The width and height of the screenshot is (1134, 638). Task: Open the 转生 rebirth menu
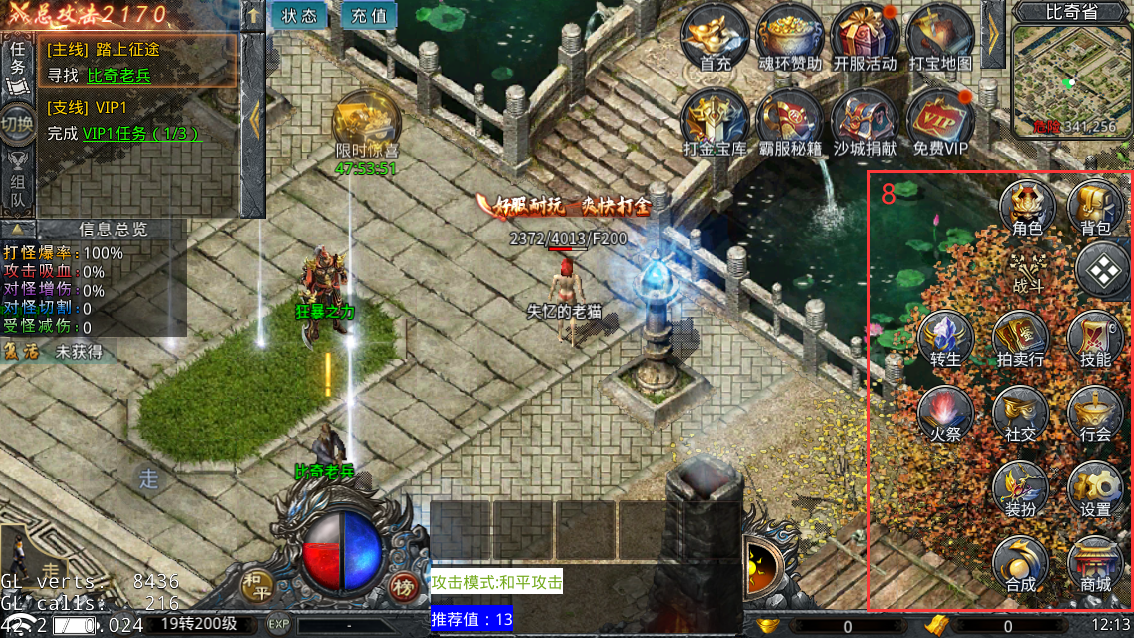[945, 339]
